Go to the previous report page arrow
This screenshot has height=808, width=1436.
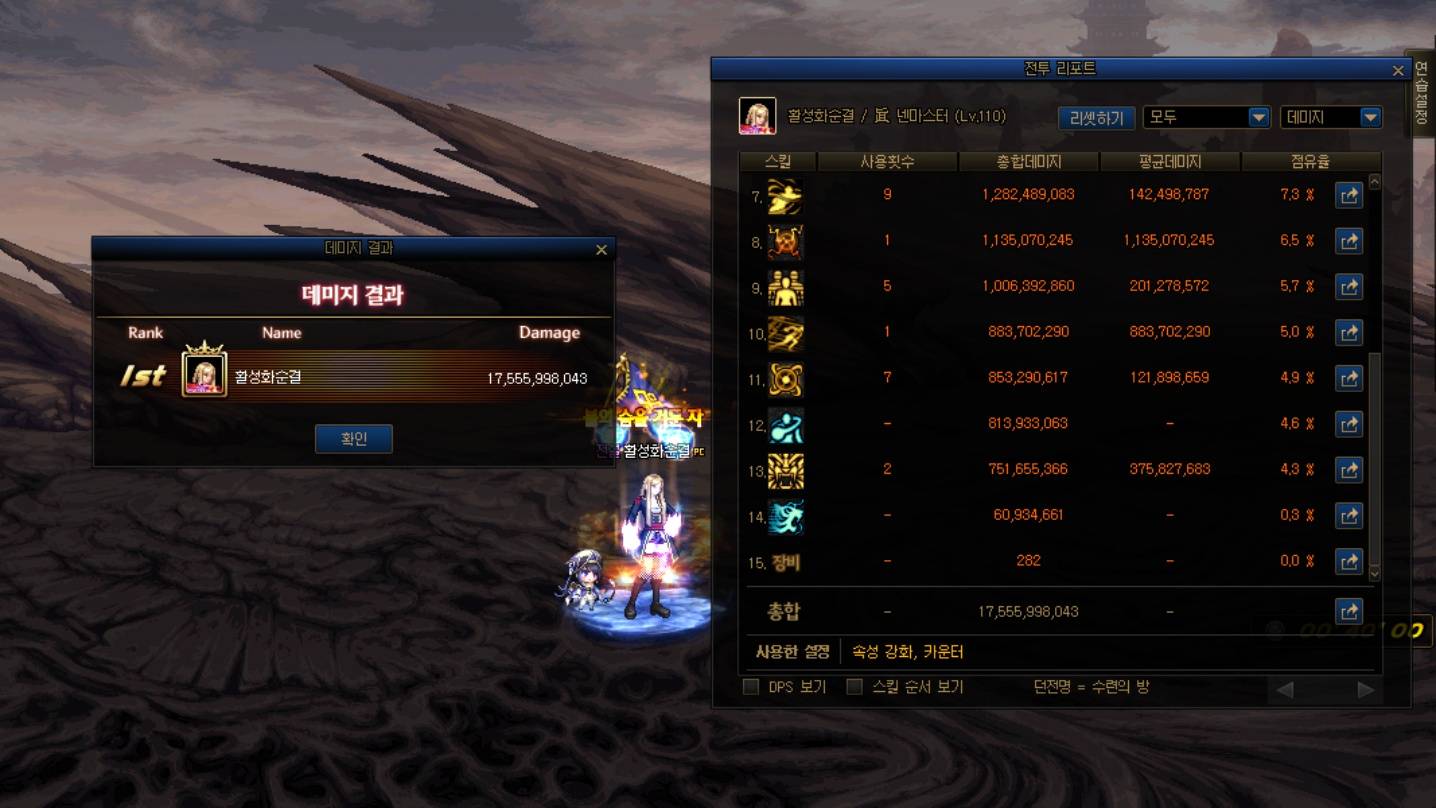point(1285,689)
